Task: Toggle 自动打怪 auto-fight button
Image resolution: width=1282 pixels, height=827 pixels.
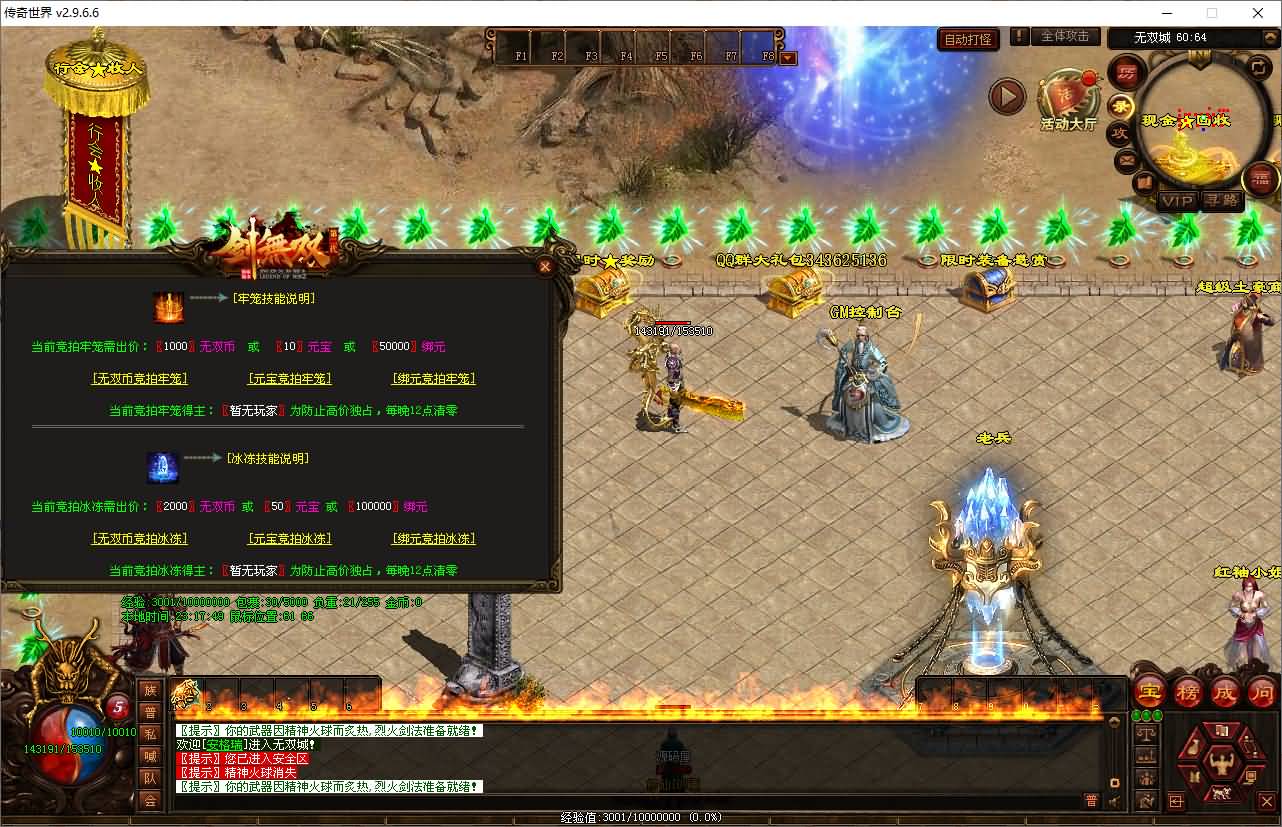Action: point(969,39)
